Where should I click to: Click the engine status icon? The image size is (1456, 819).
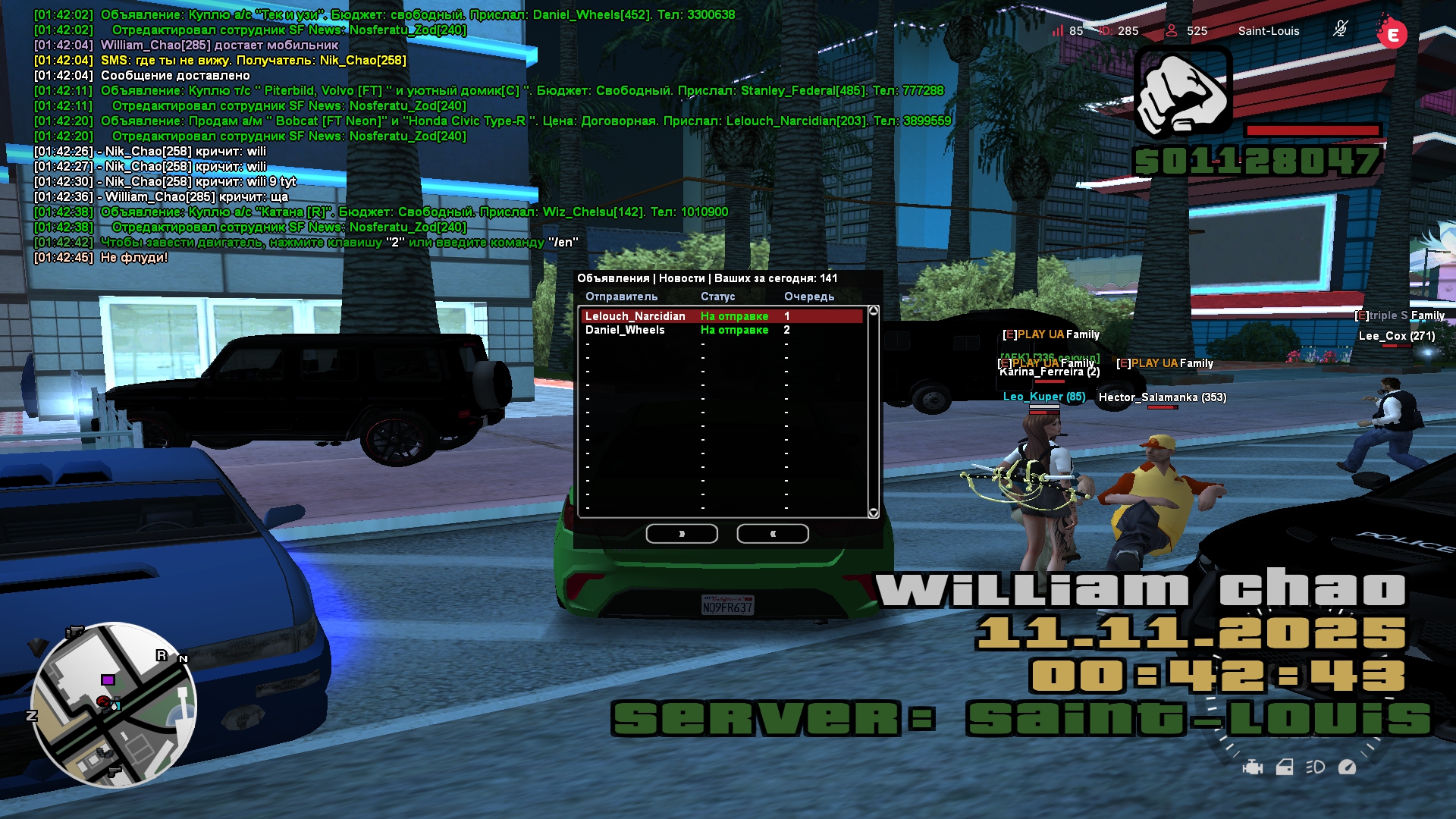[x=1253, y=767]
